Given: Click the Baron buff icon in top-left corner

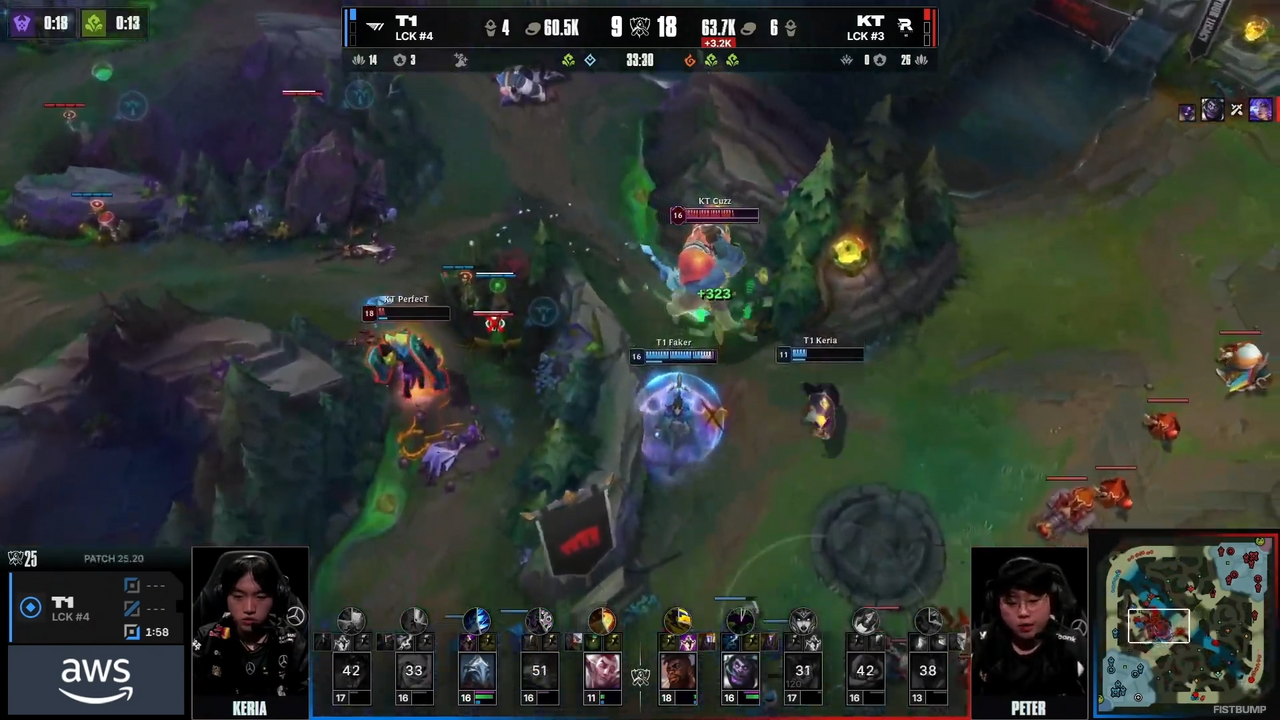Looking at the screenshot, I should pyautogui.click(x=22, y=23).
